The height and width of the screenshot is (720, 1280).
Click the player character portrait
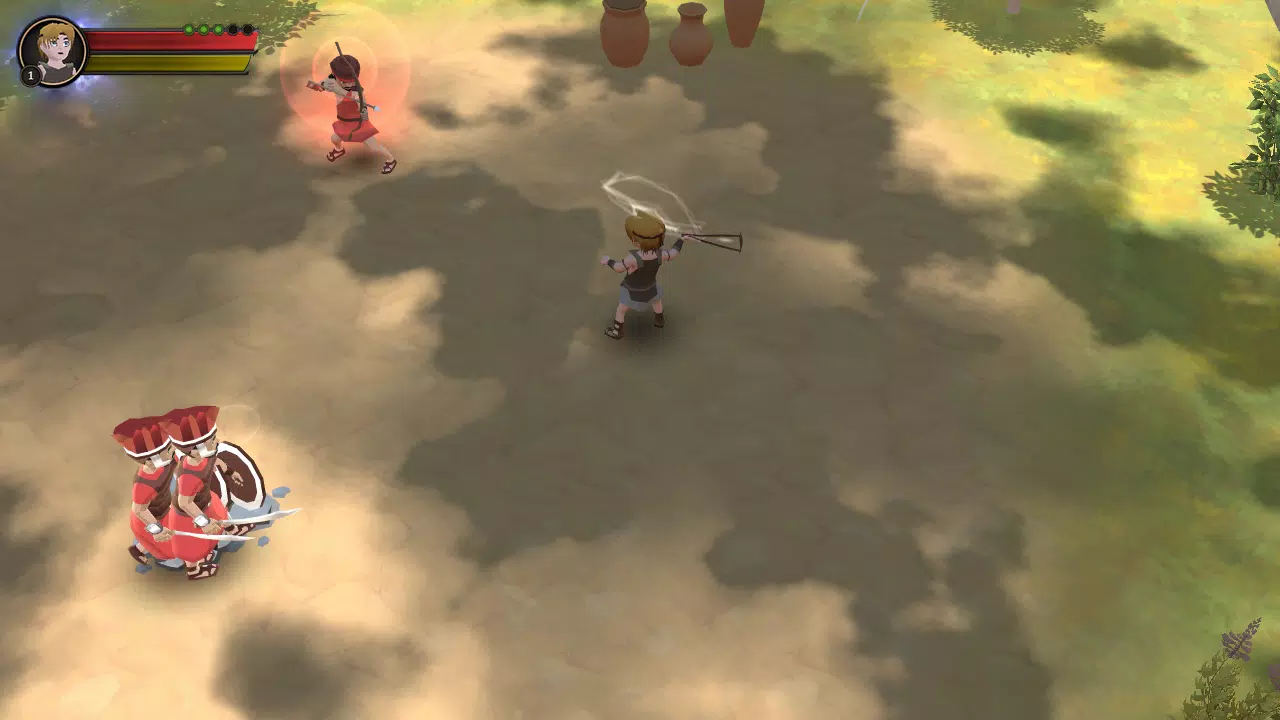[54, 50]
